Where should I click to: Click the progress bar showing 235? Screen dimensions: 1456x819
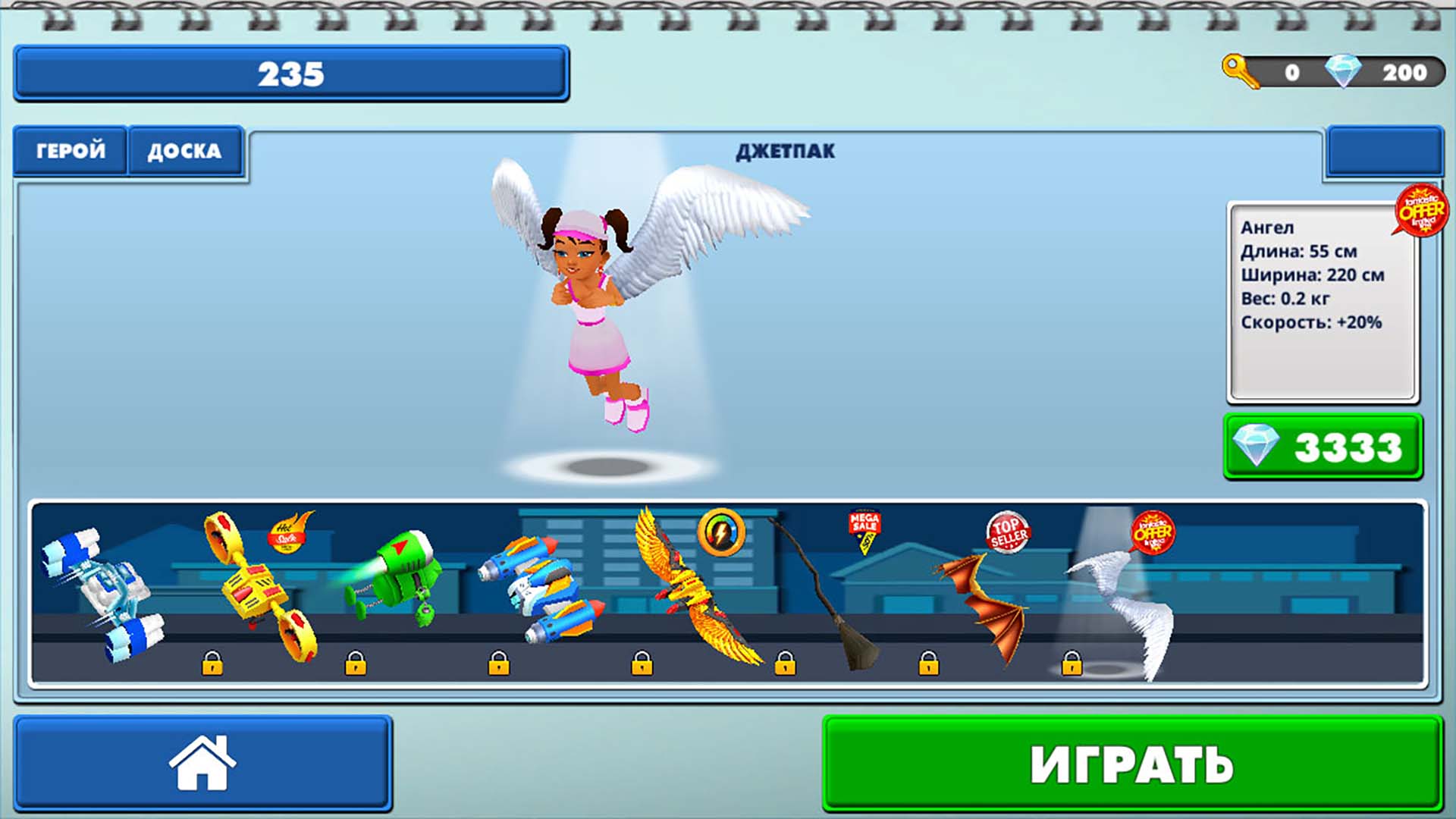pos(292,74)
